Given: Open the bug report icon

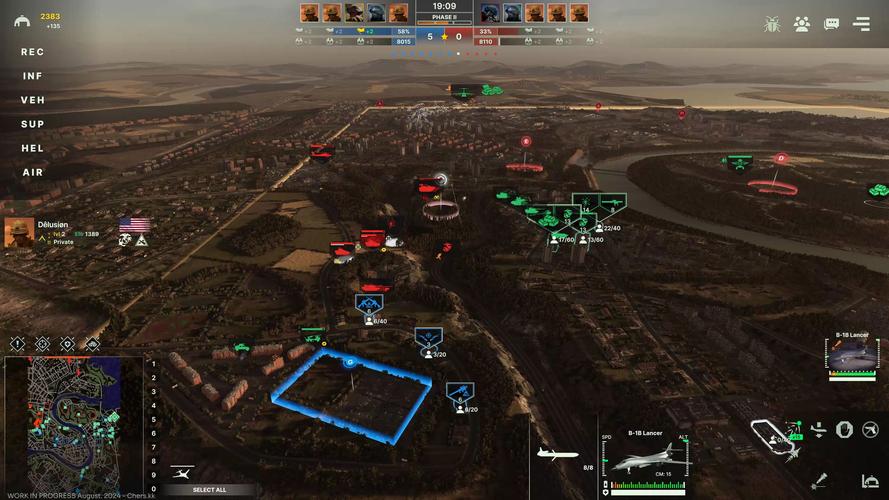Looking at the screenshot, I should point(772,24).
